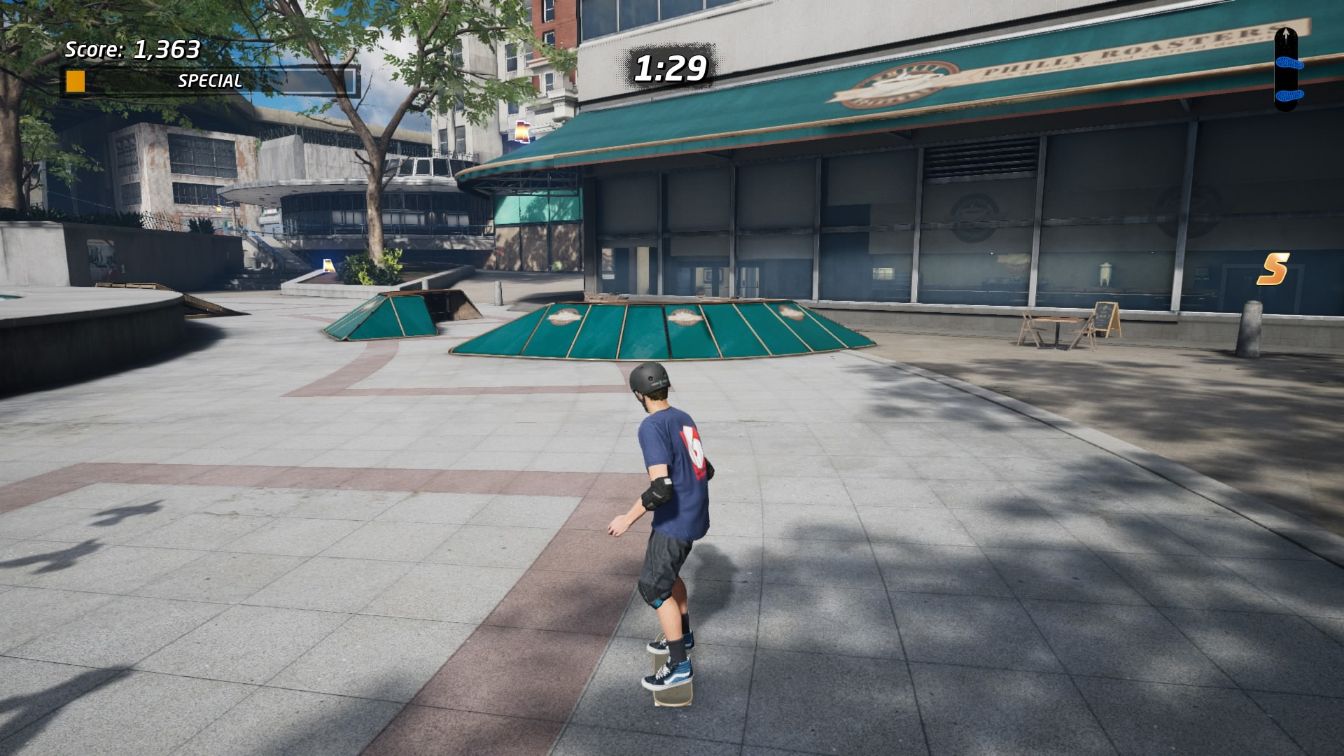Click the 1:29 timer display
Viewport: 1344px width, 756px height.
[x=673, y=66]
